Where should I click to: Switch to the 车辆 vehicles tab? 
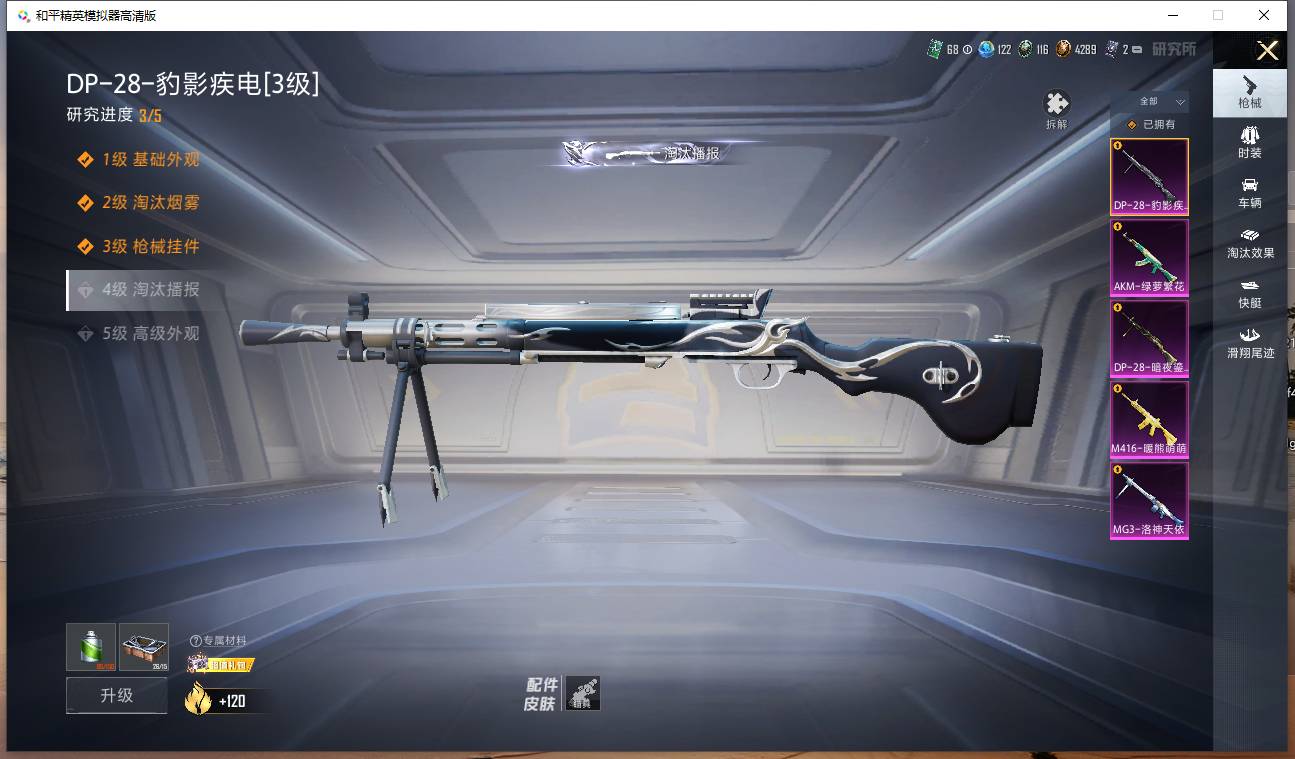pos(1249,192)
